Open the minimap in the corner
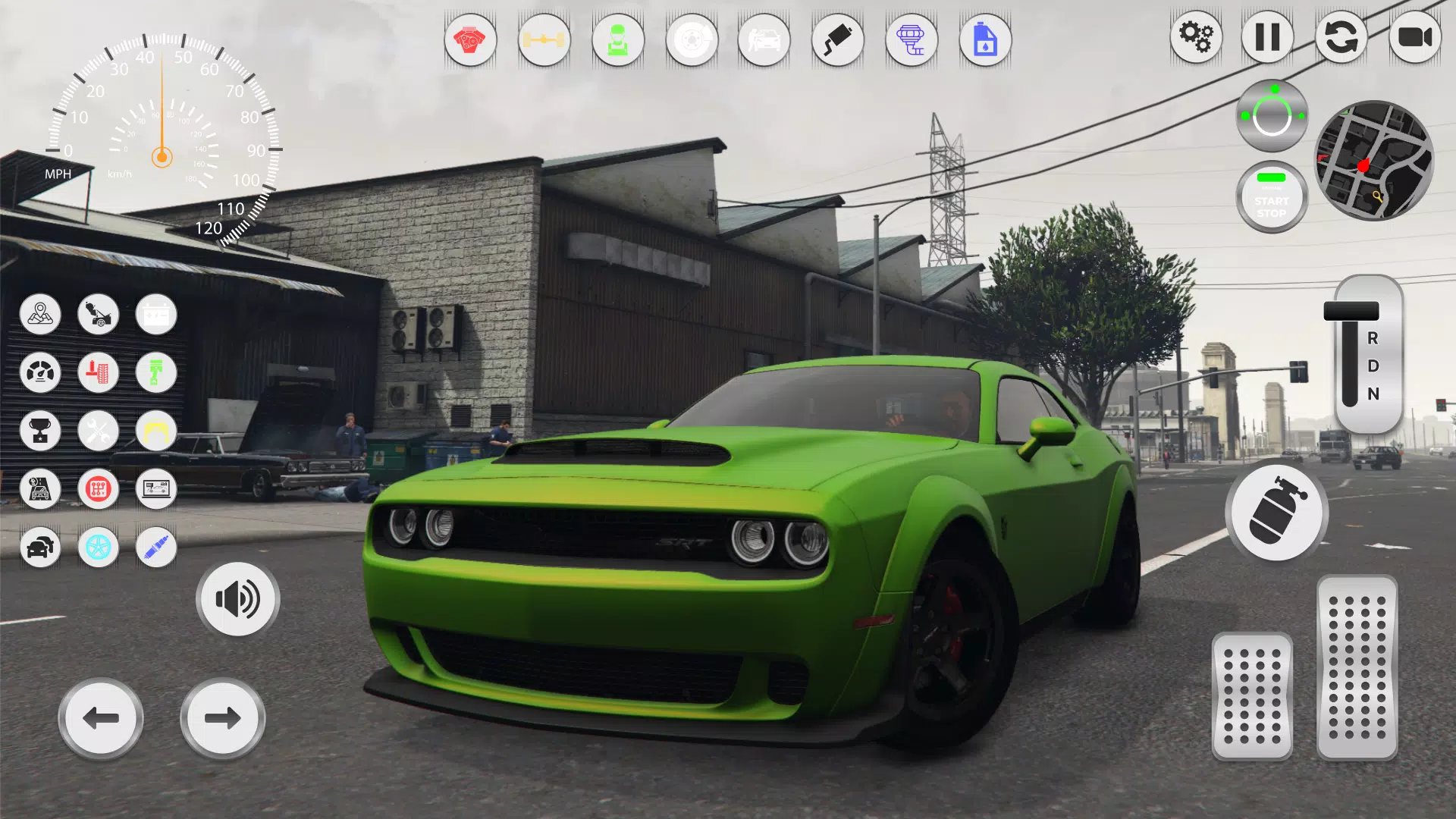The height and width of the screenshot is (819, 1456). pyautogui.click(x=1374, y=159)
